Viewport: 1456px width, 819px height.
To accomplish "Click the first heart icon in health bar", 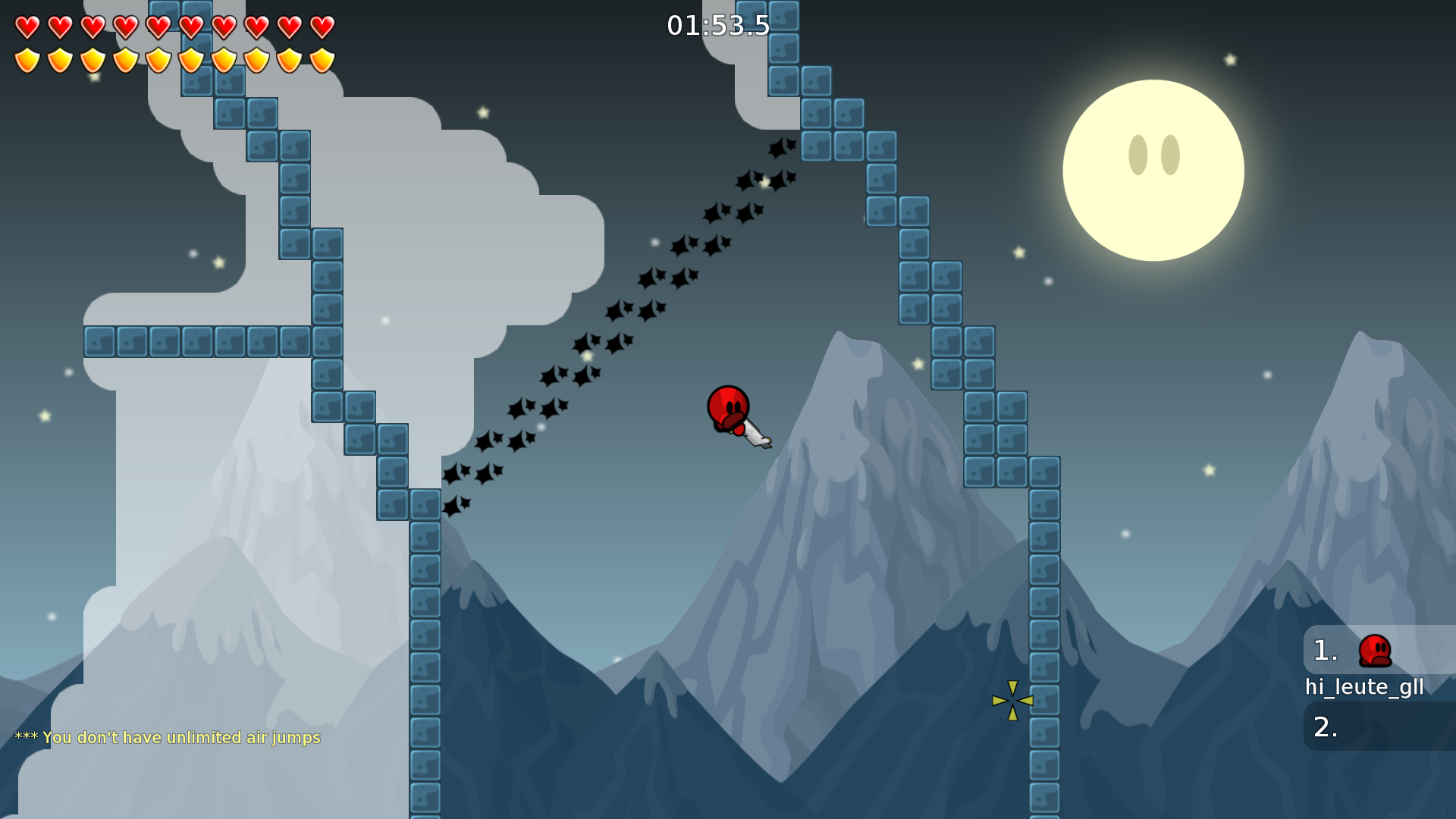I will click(x=26, y=27).
